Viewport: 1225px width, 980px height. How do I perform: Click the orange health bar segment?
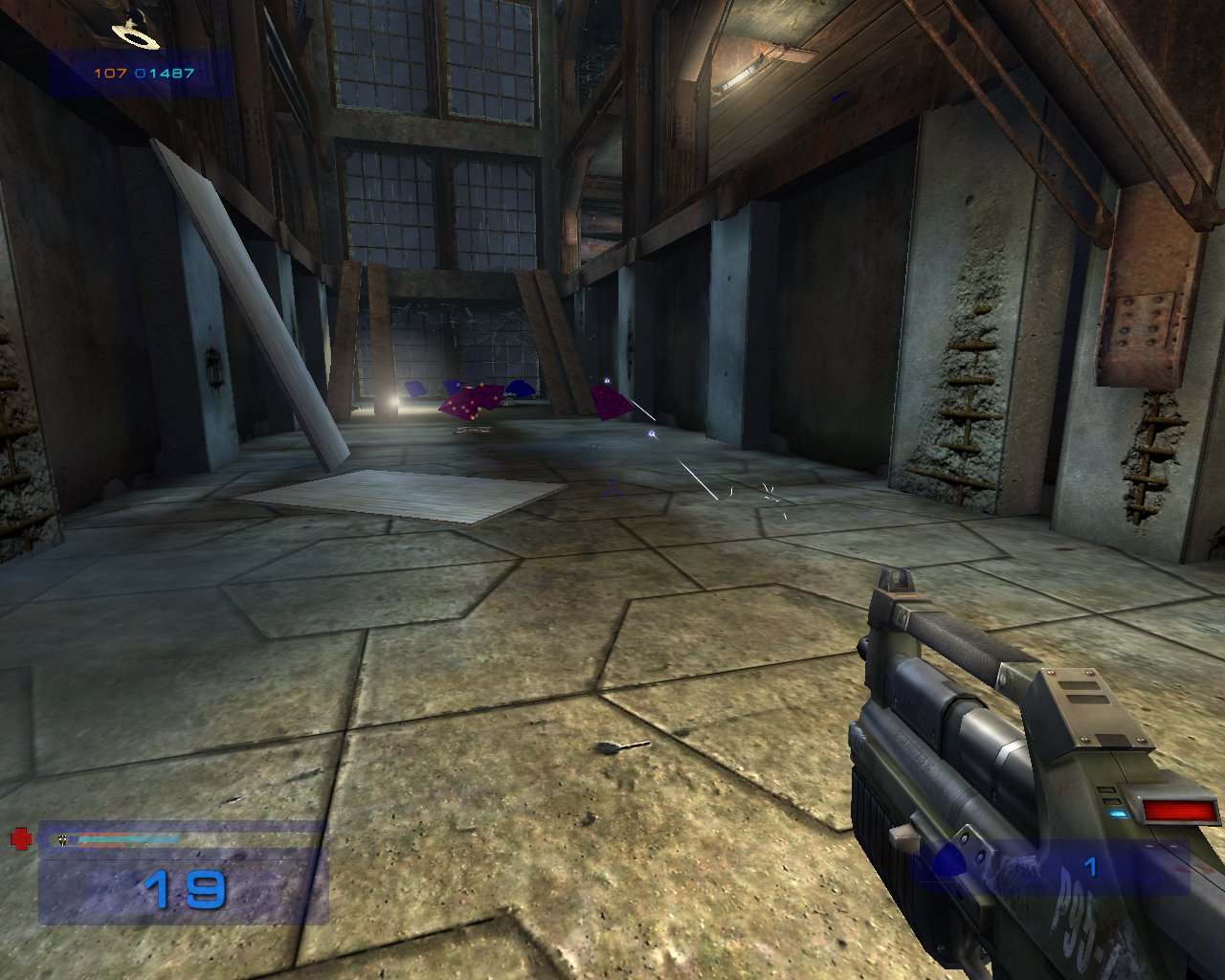tap(105, 835)
